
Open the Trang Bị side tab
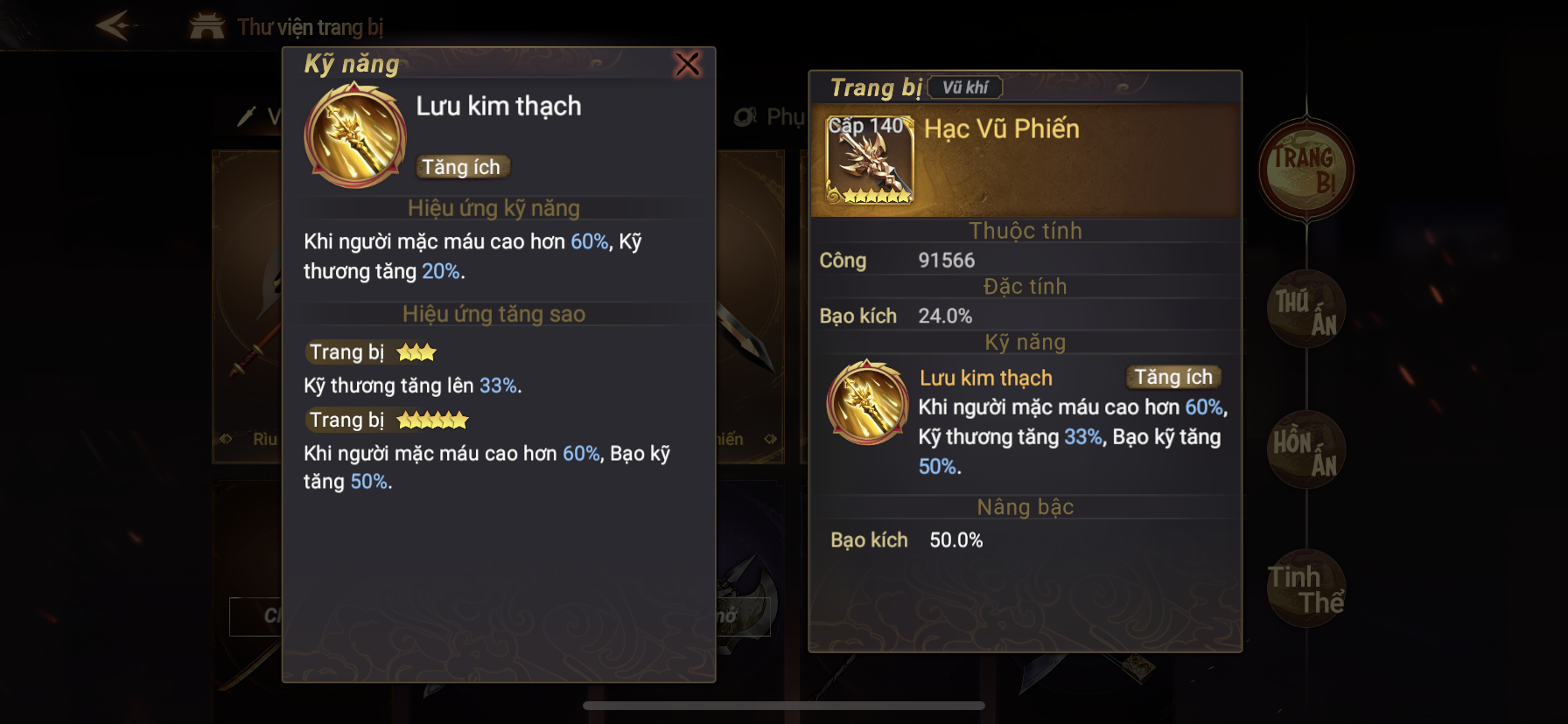pos(1305,170)
